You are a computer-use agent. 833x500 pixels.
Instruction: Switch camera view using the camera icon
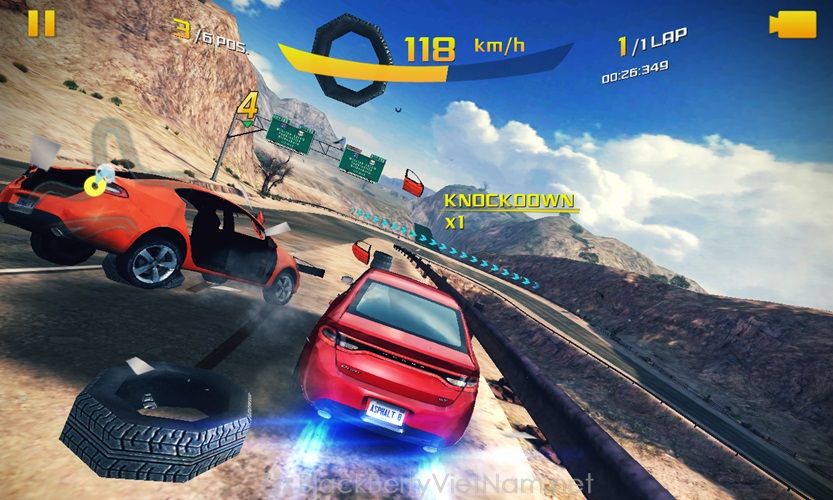coord(792,24)
